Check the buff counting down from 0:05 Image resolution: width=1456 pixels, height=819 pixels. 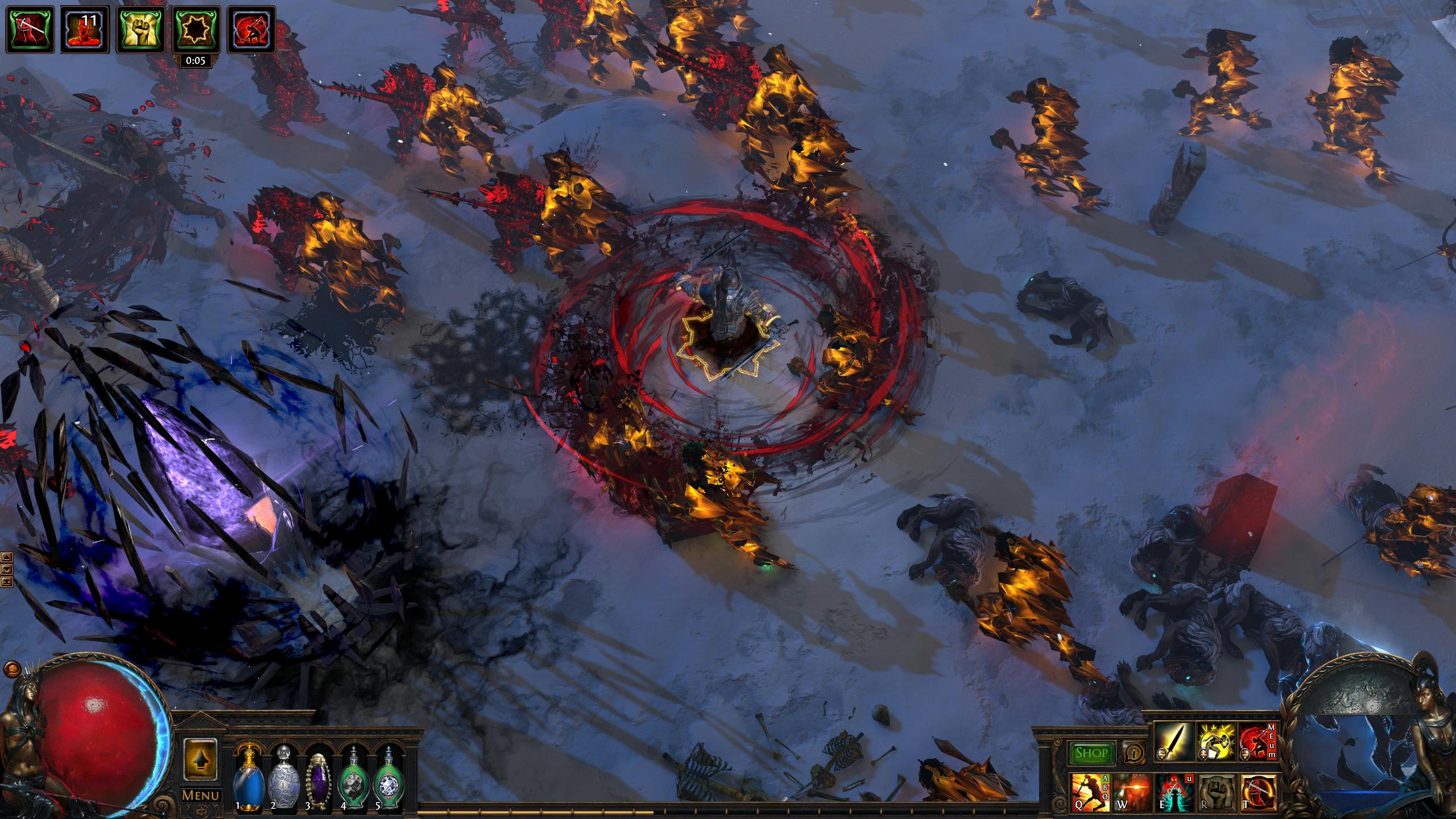point(196,30)
